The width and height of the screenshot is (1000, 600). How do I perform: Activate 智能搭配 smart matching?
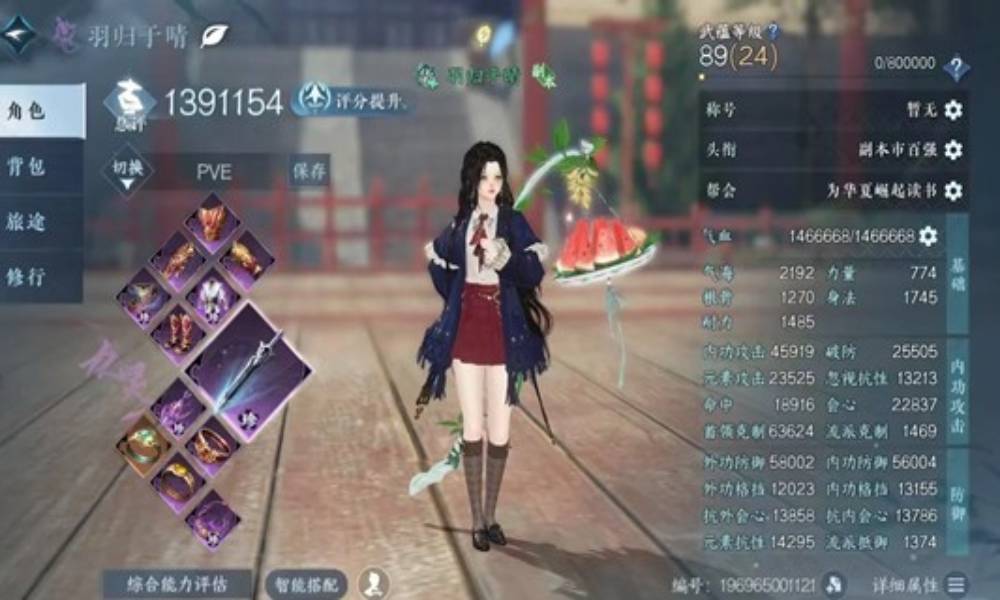pos(306,582)
